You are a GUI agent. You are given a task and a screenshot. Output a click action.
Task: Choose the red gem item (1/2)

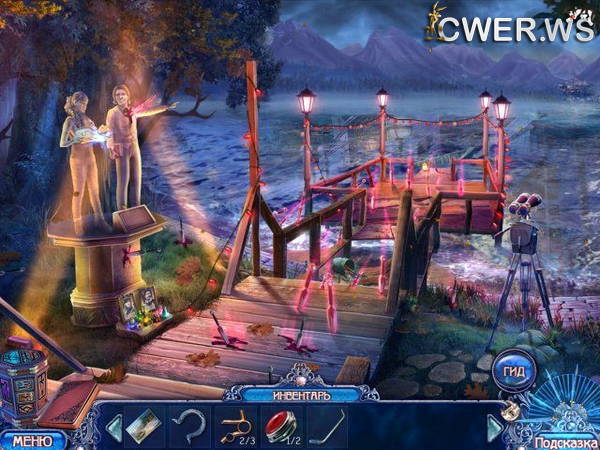coord(281,425)
